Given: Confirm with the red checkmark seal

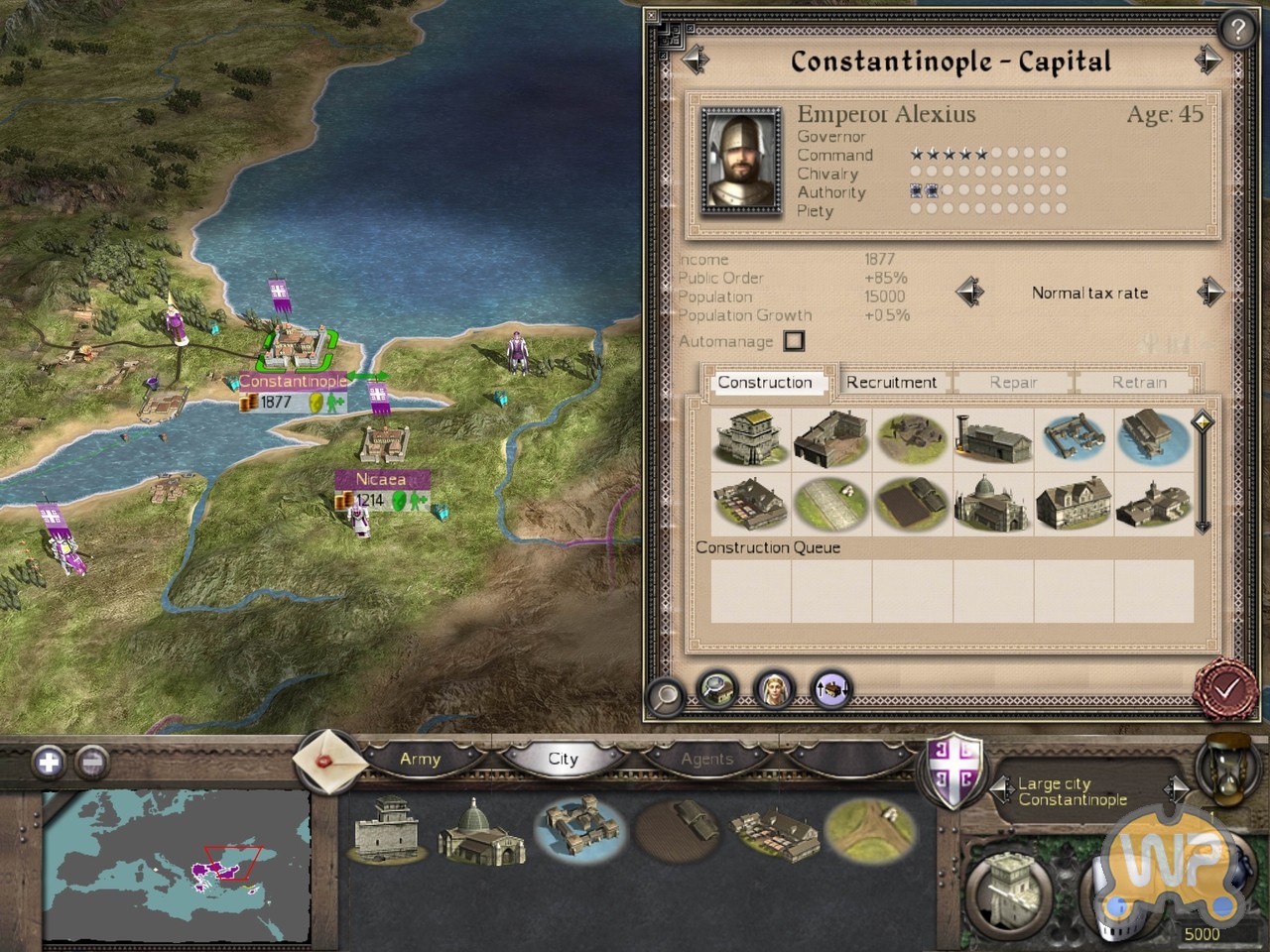Looking at the screenshot, I should pyautogui.click(x=1227, y=688).
